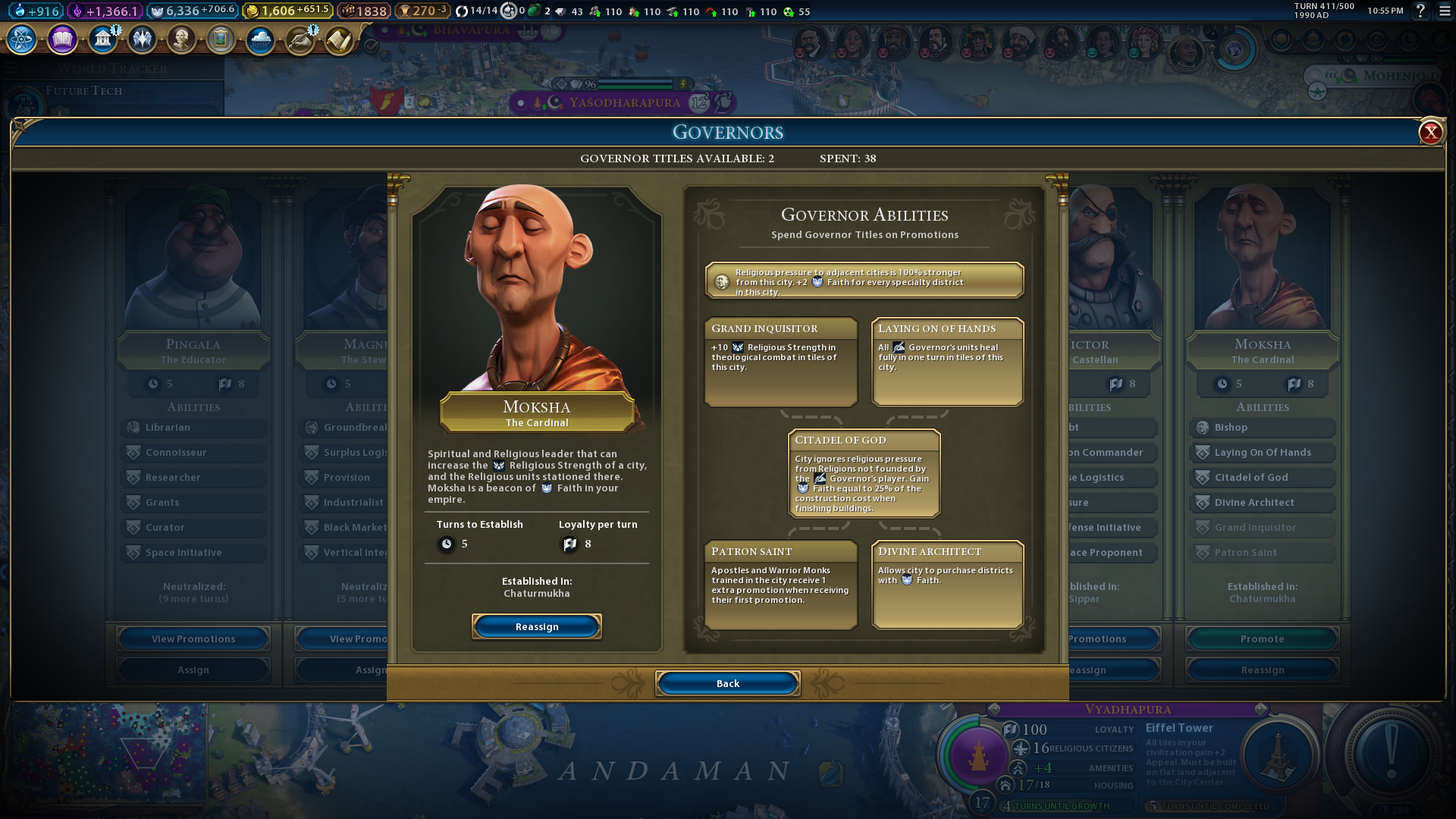Open the climate cloud icon
Image resolution: width=1456 pixels, height=819 pixels.
(x=260, y=39)
